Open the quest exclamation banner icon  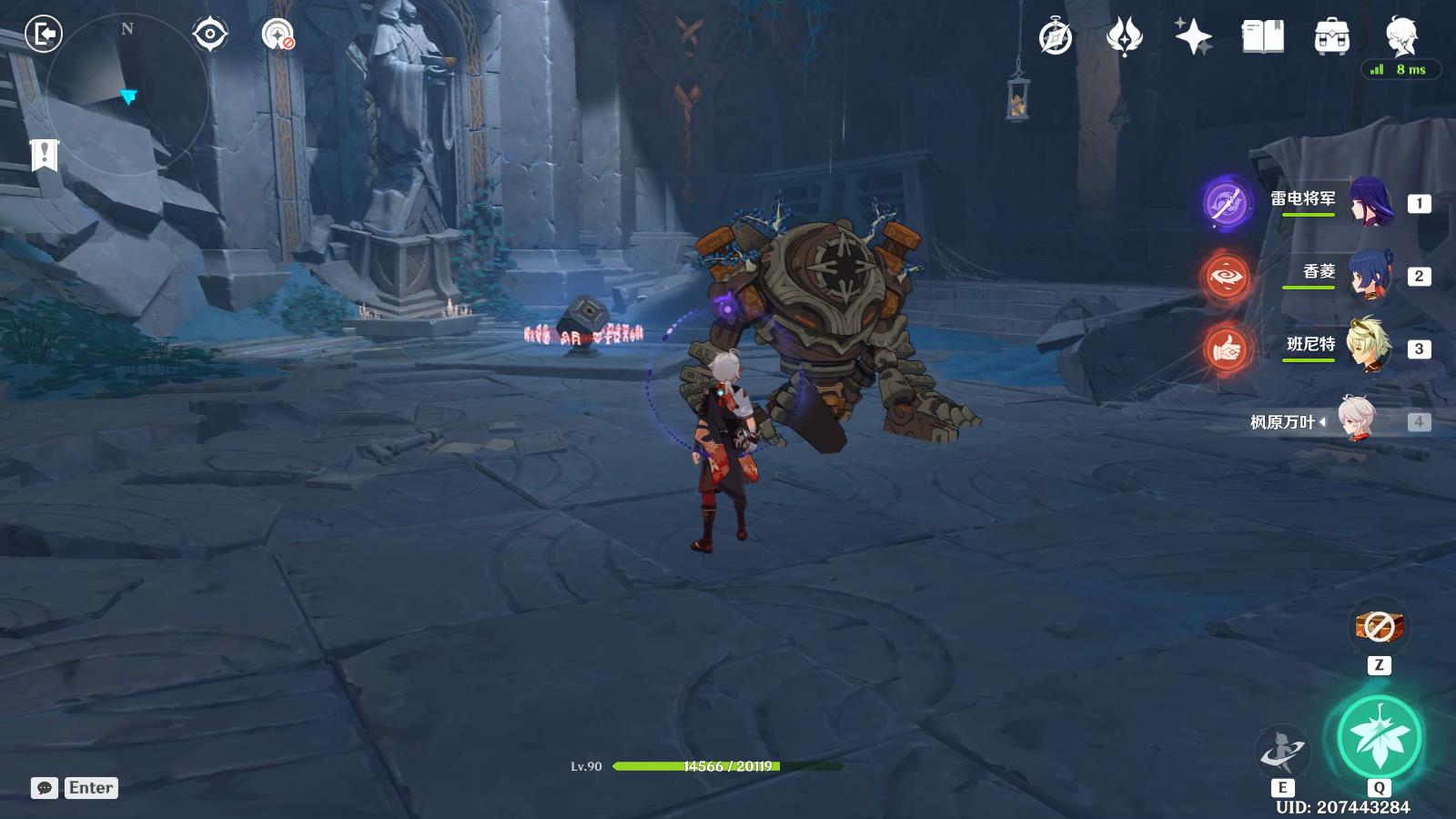coord(43,155)
